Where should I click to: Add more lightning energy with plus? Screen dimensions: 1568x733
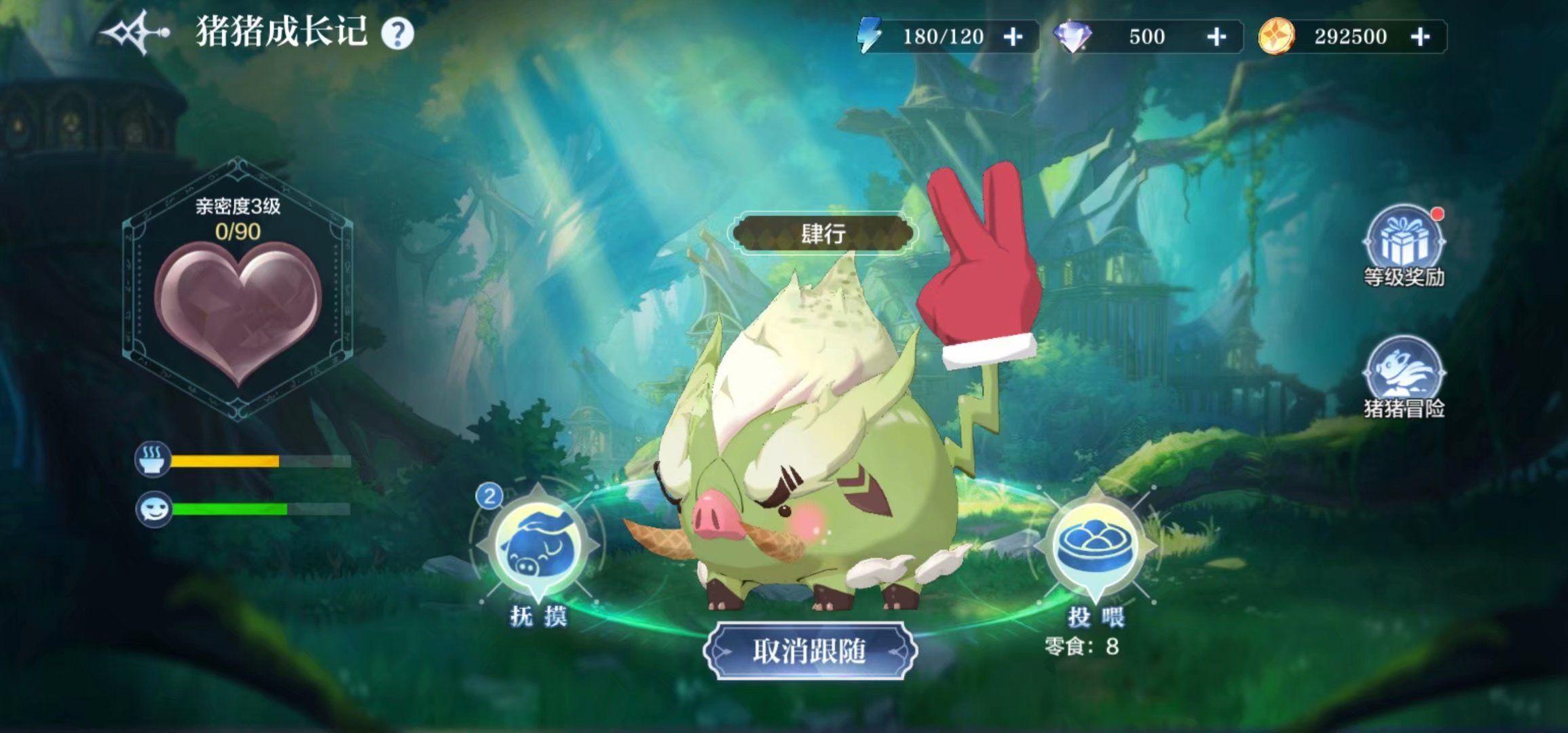(1013, 37)
